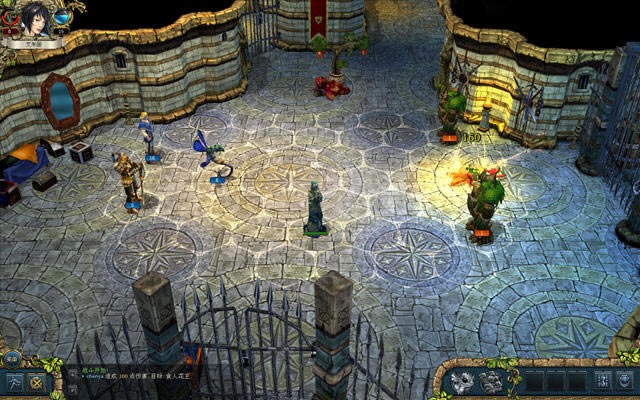
Task: Click the round shield defend button
Action: 627,380
